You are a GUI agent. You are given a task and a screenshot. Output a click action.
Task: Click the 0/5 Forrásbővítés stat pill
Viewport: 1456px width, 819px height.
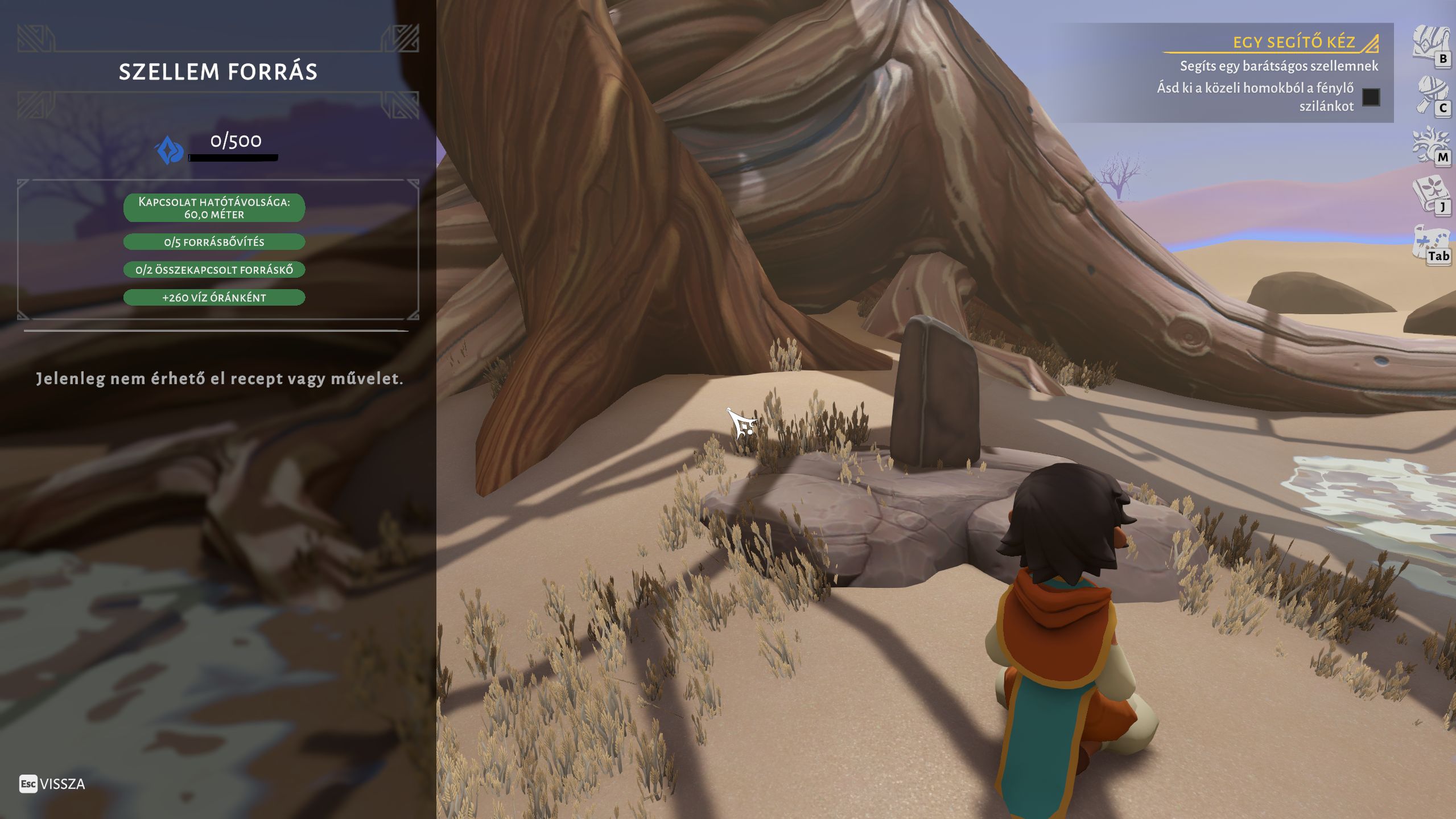[214, 242]
